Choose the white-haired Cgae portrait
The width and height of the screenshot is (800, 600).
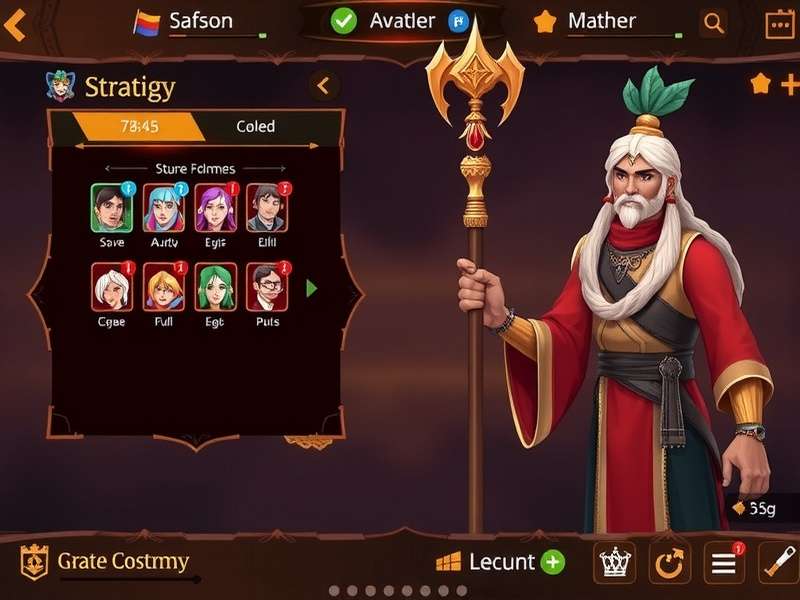111,287
